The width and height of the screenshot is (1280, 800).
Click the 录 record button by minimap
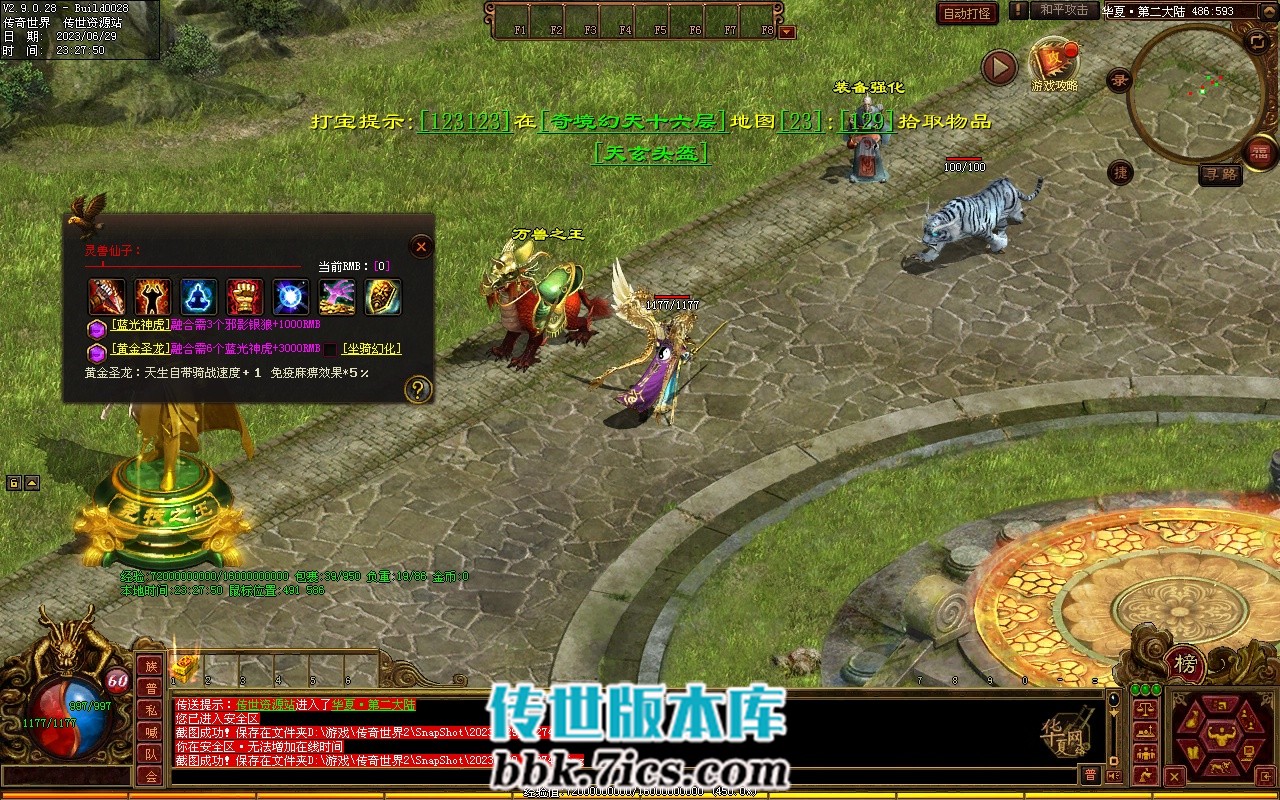pyautogui.click(x=1121, y=80)
